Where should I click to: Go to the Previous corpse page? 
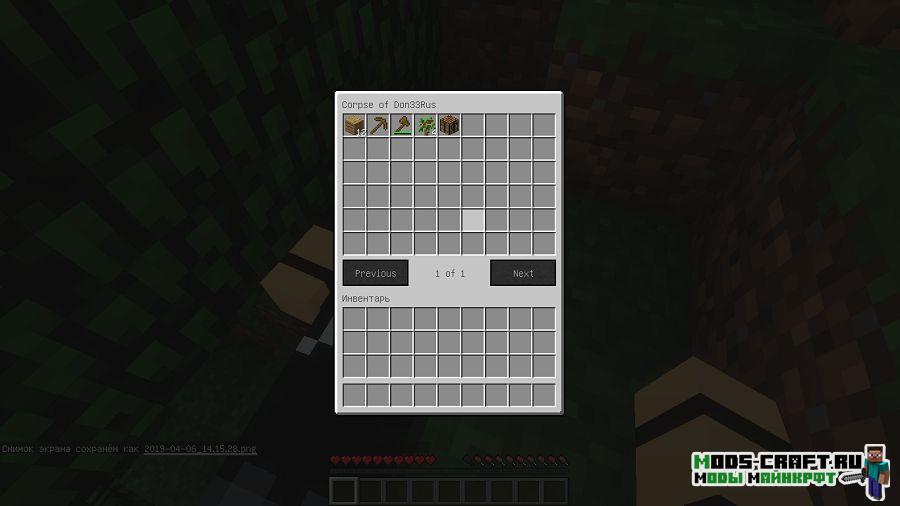pyautogui.click(x=375, y=273)
